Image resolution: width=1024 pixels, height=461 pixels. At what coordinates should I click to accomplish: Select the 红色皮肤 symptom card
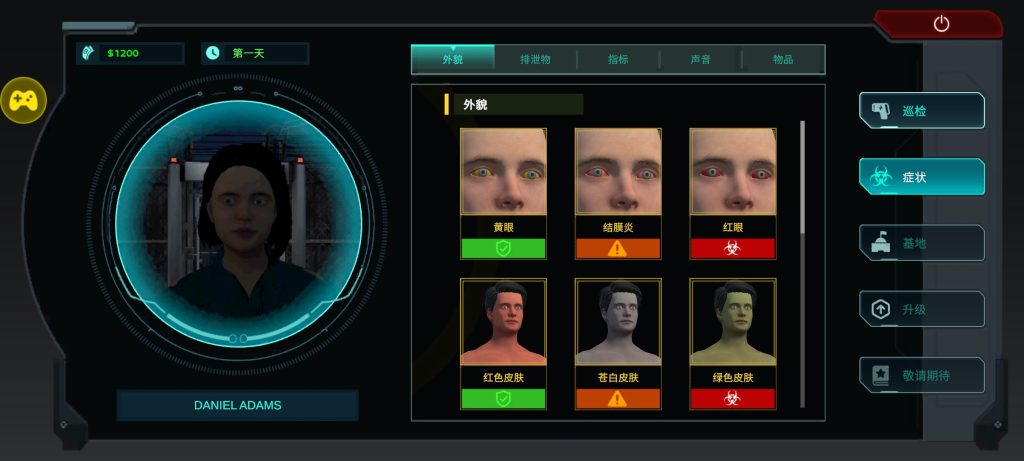503,343
